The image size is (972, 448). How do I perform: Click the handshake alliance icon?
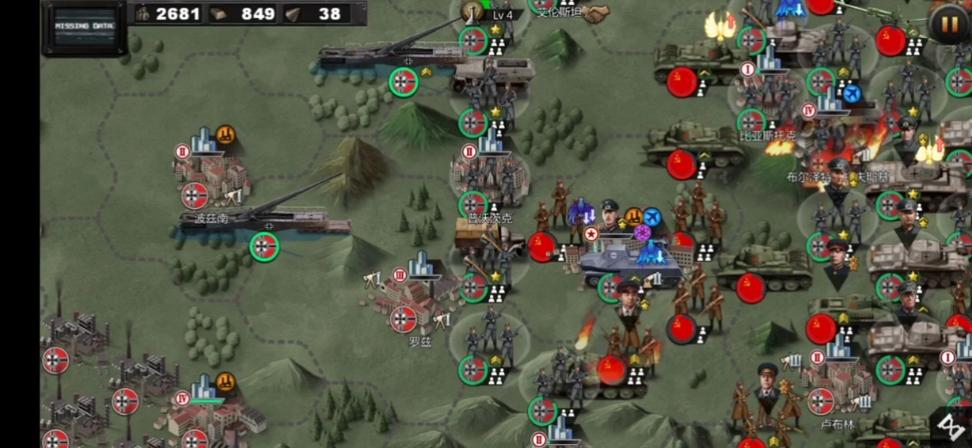[x=597, y=13]
